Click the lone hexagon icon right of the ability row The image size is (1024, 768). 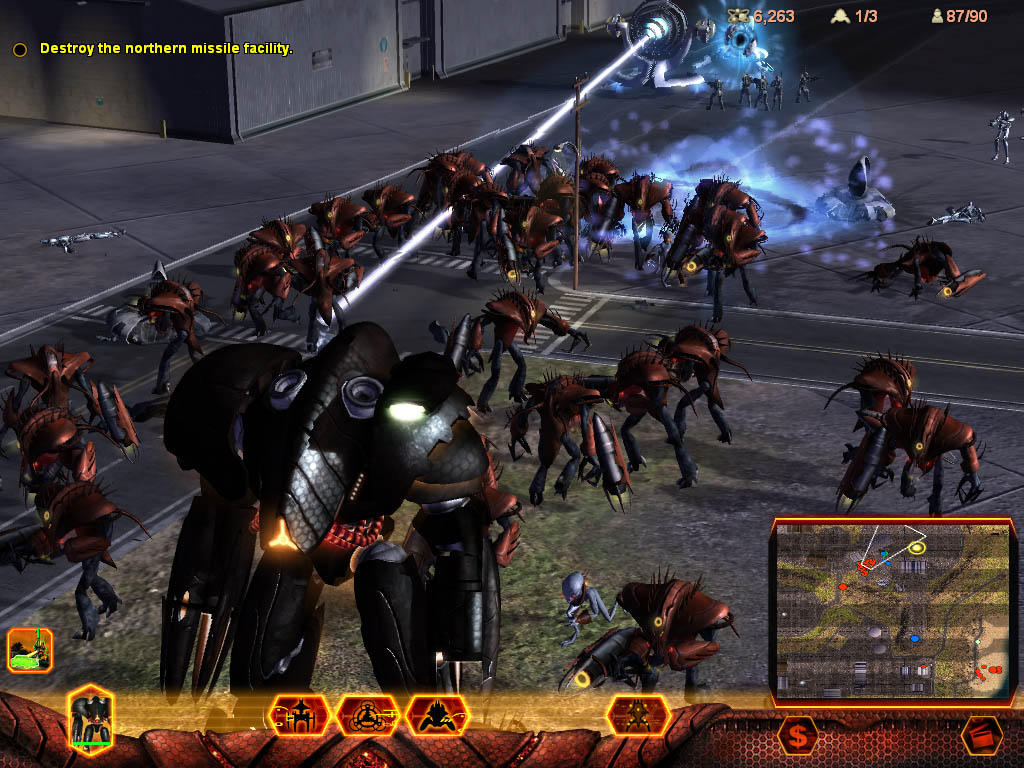point(637,716)
